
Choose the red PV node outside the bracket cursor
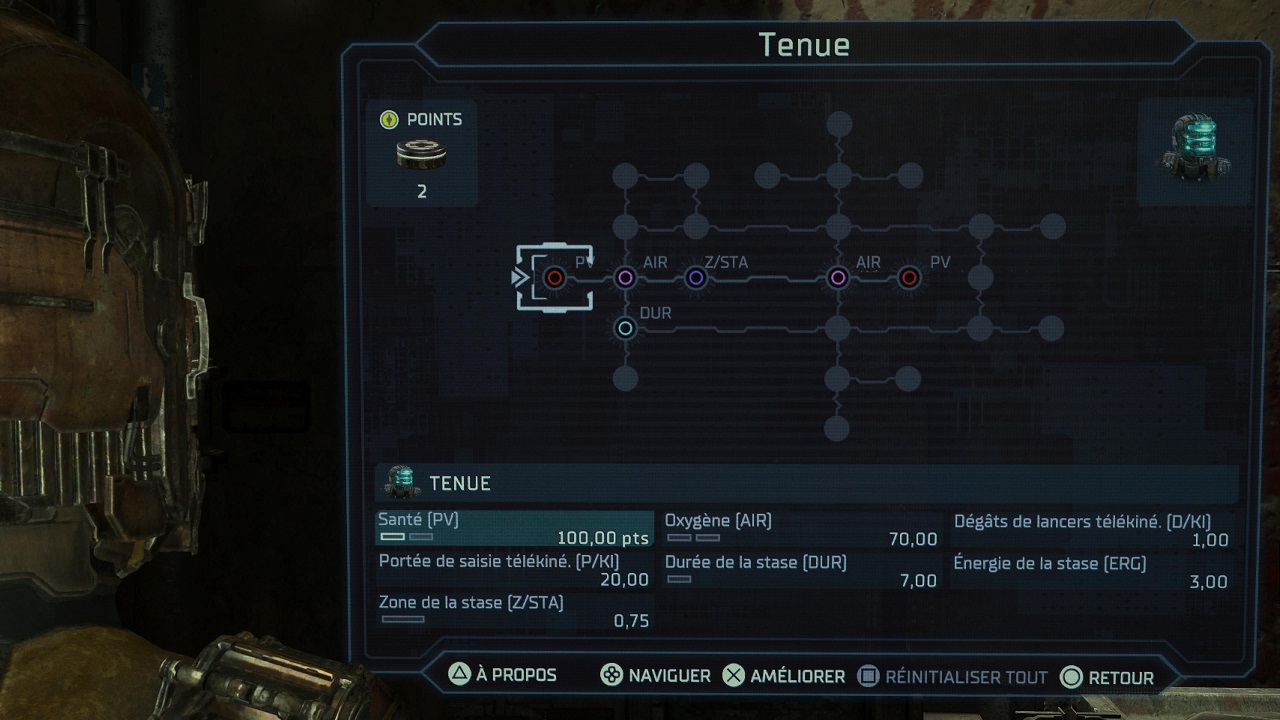click(x=908, y=277)
